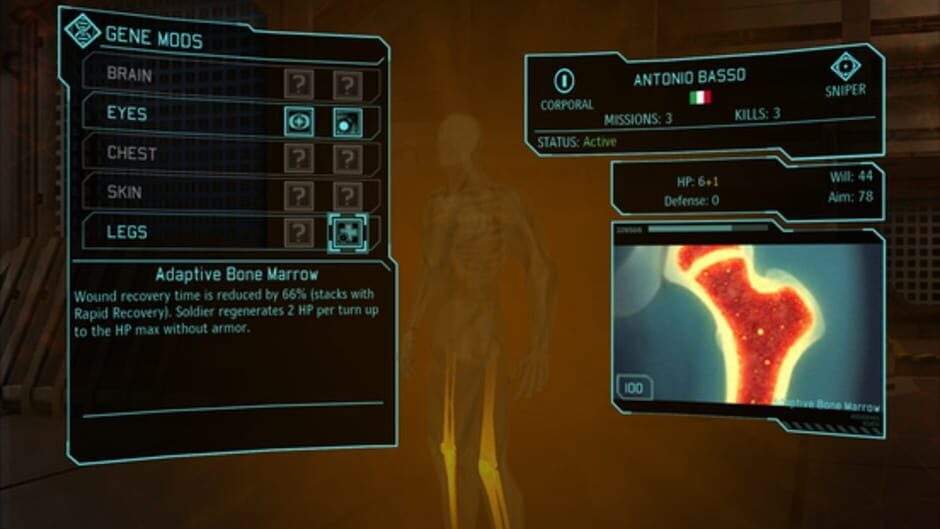Click the locked question-mark slot in Legs row

(x=299, y=233)
